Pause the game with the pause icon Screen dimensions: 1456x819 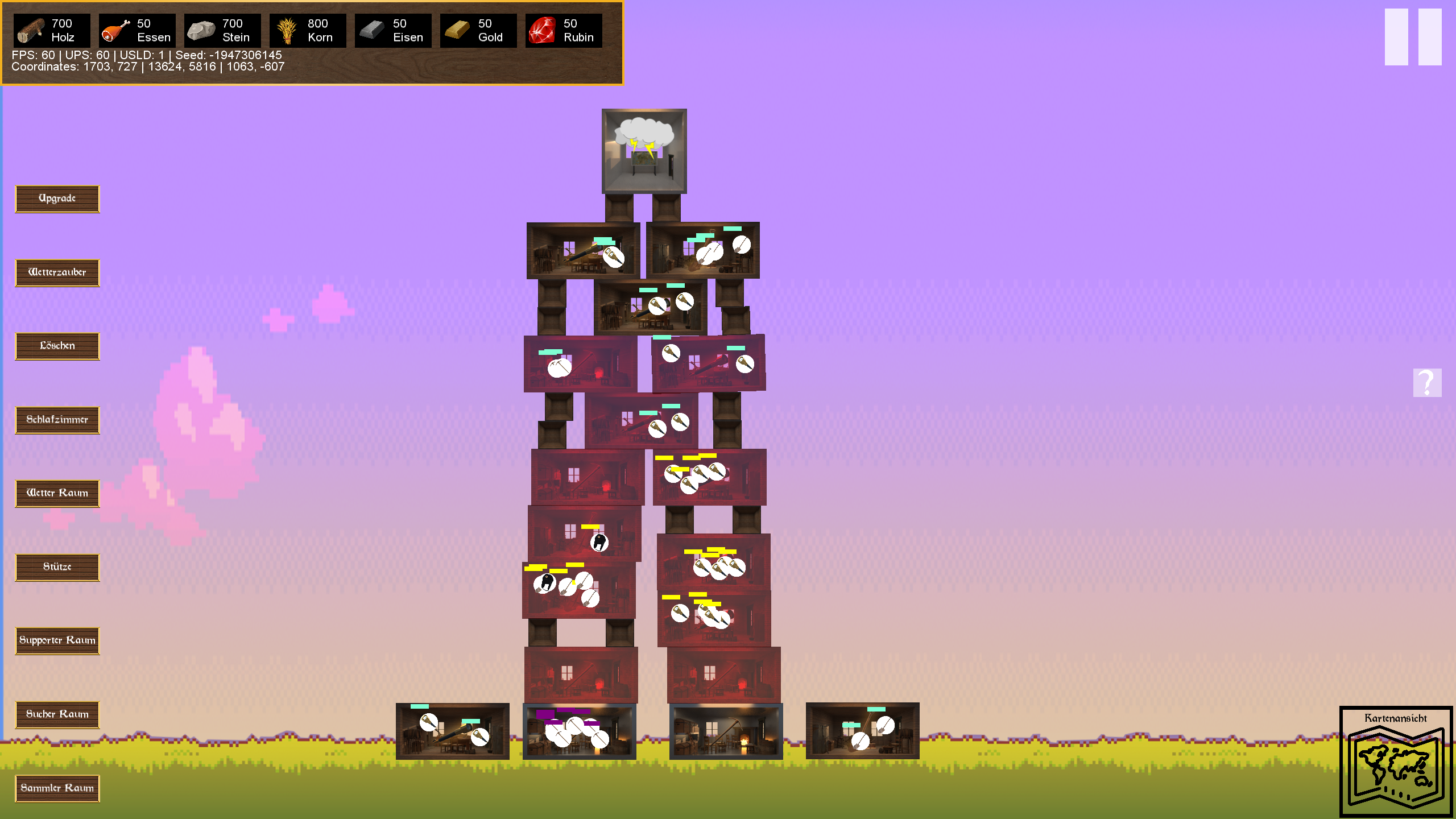(1413, 37)
